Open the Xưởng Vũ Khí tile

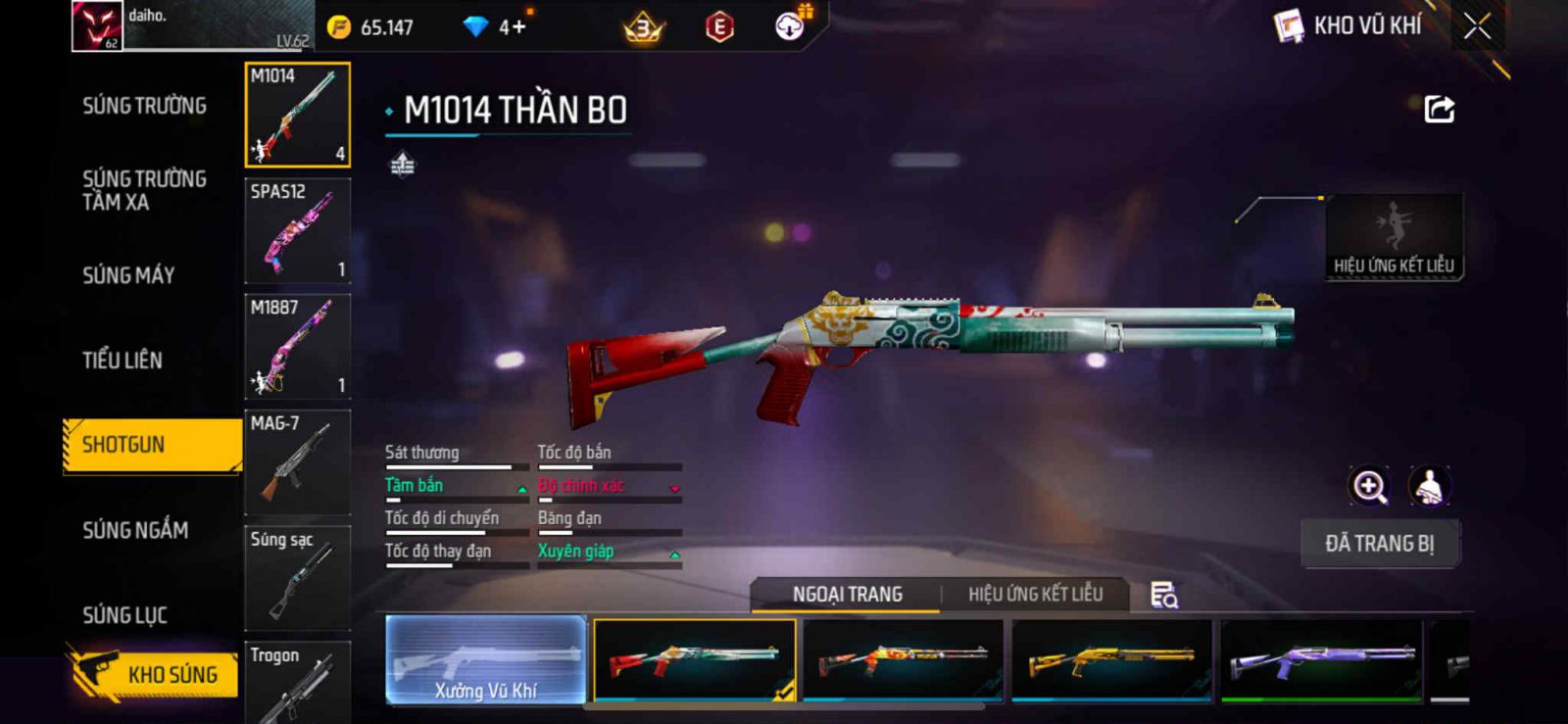point(486,660)
